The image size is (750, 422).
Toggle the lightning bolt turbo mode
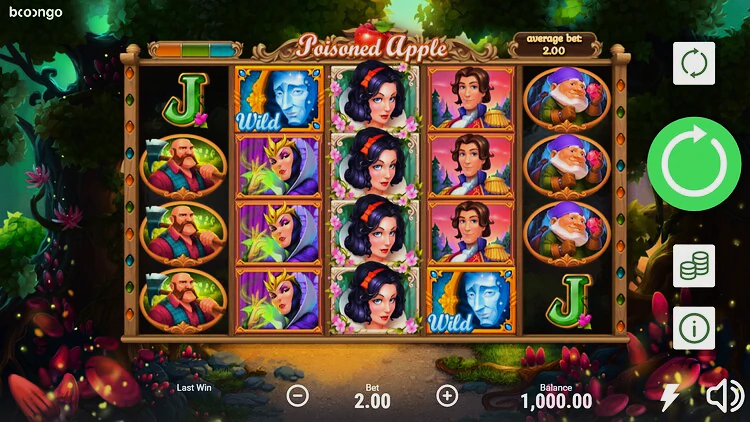tap(670, 397)
